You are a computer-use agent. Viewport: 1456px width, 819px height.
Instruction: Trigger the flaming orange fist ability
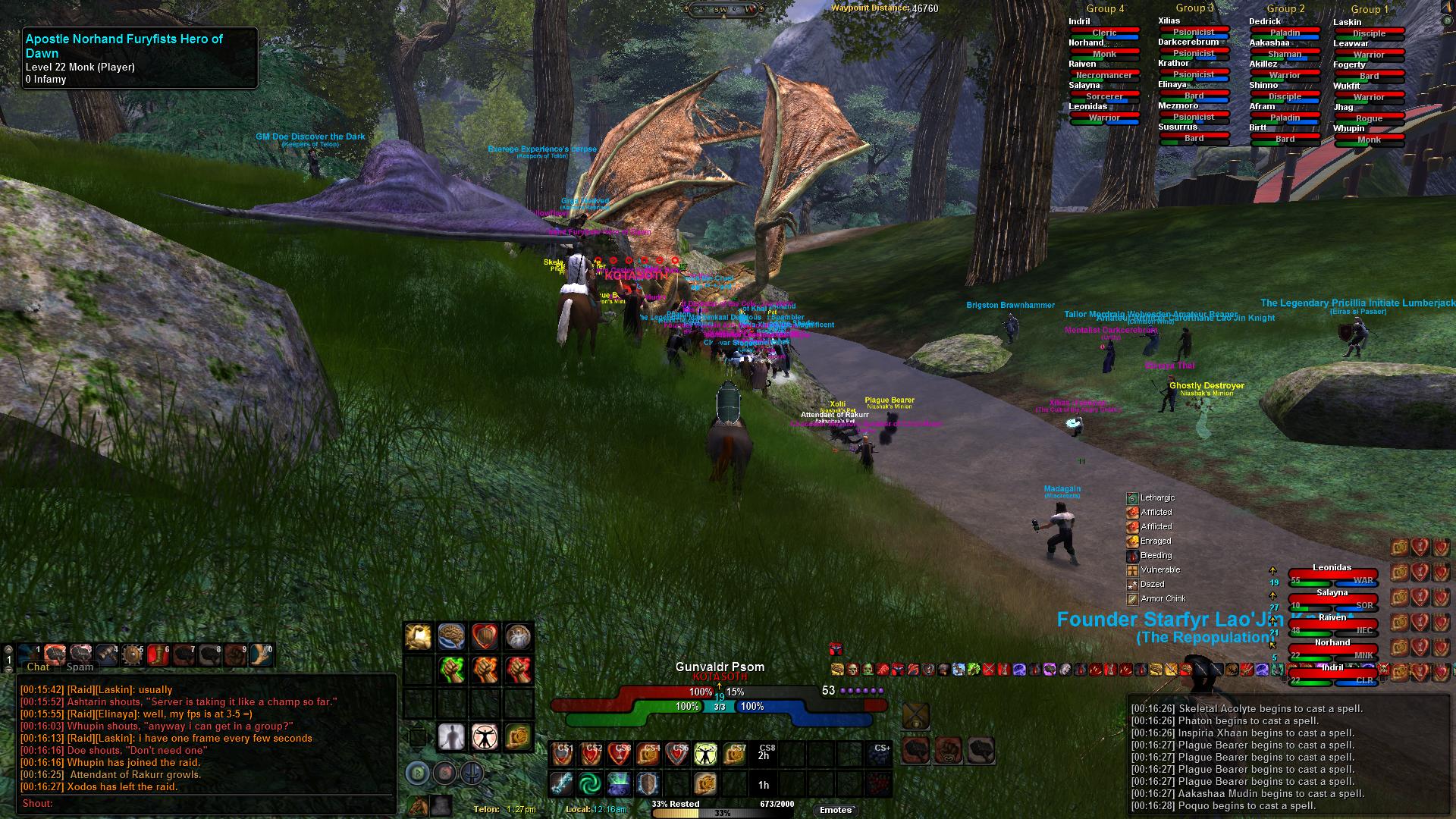(x=485, y=670)
